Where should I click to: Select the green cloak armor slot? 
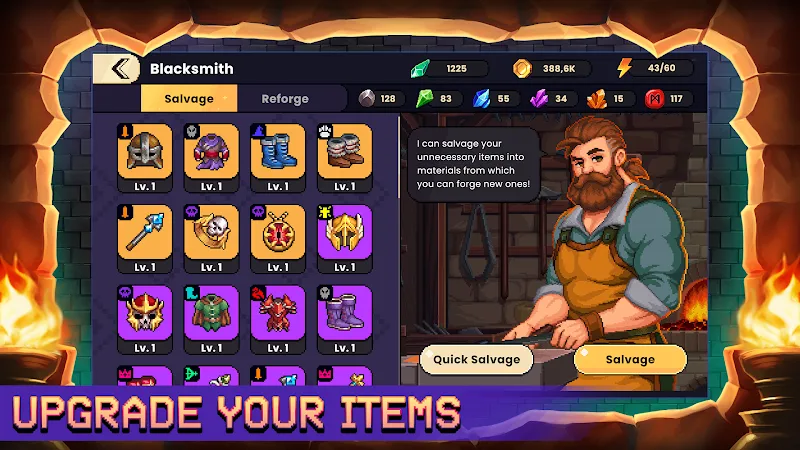coord(211,313)
